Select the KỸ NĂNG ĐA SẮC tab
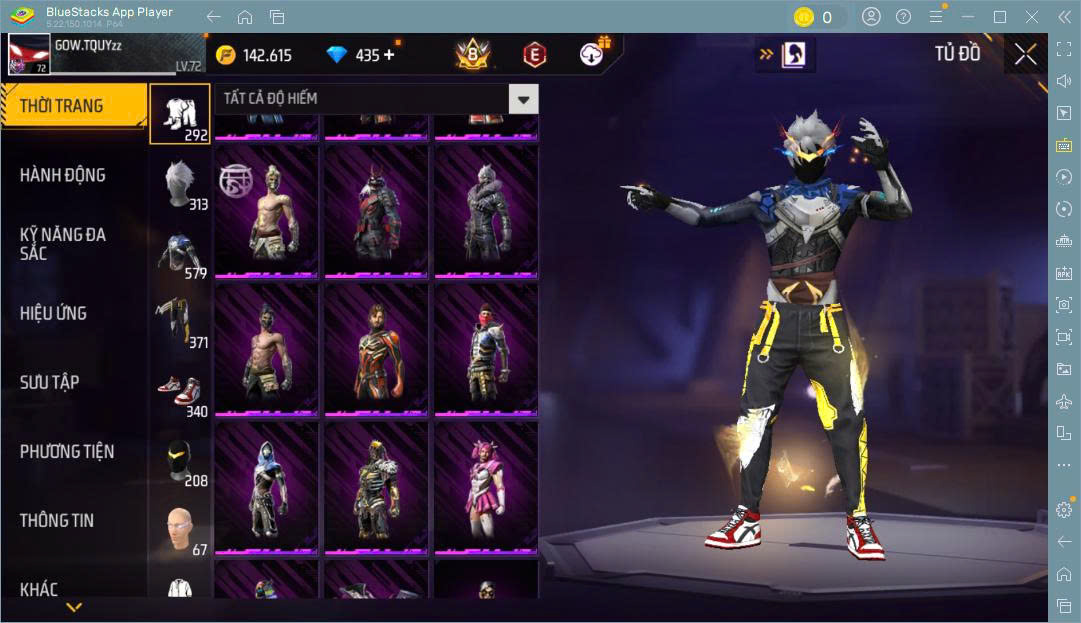 (62, 244)
